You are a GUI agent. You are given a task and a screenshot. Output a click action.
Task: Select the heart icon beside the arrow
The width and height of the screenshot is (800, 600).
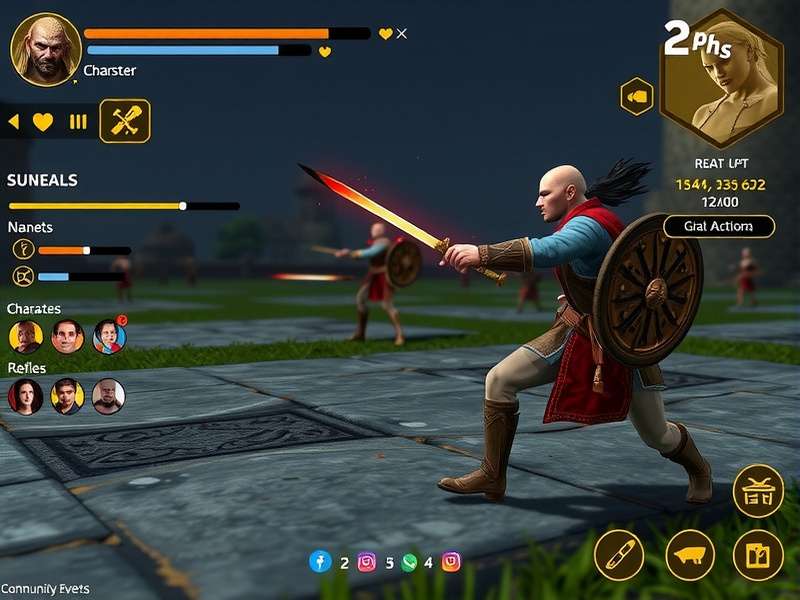pos(43,122)
